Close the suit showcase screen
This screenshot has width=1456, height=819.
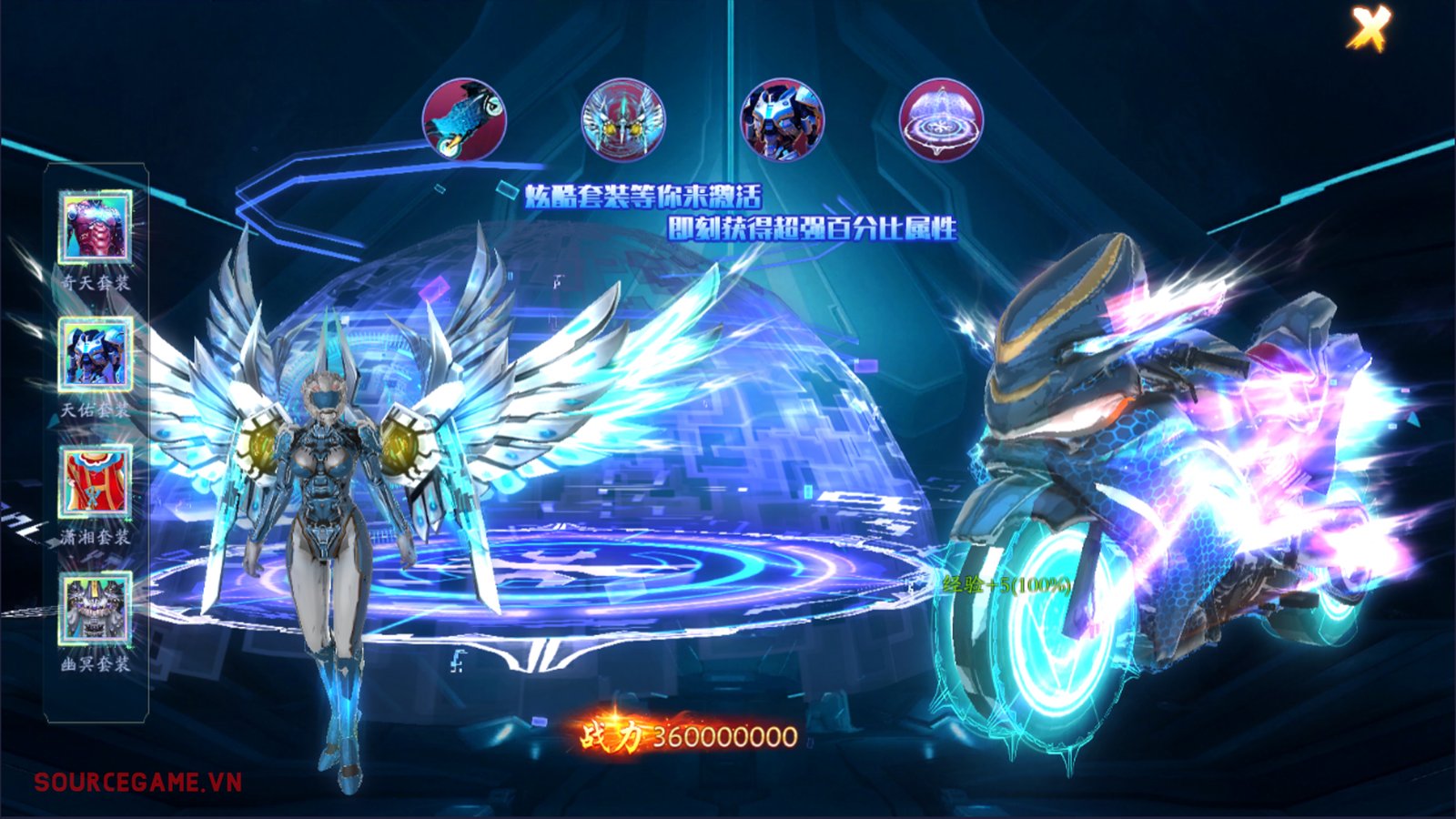(x=1370, y=29)
